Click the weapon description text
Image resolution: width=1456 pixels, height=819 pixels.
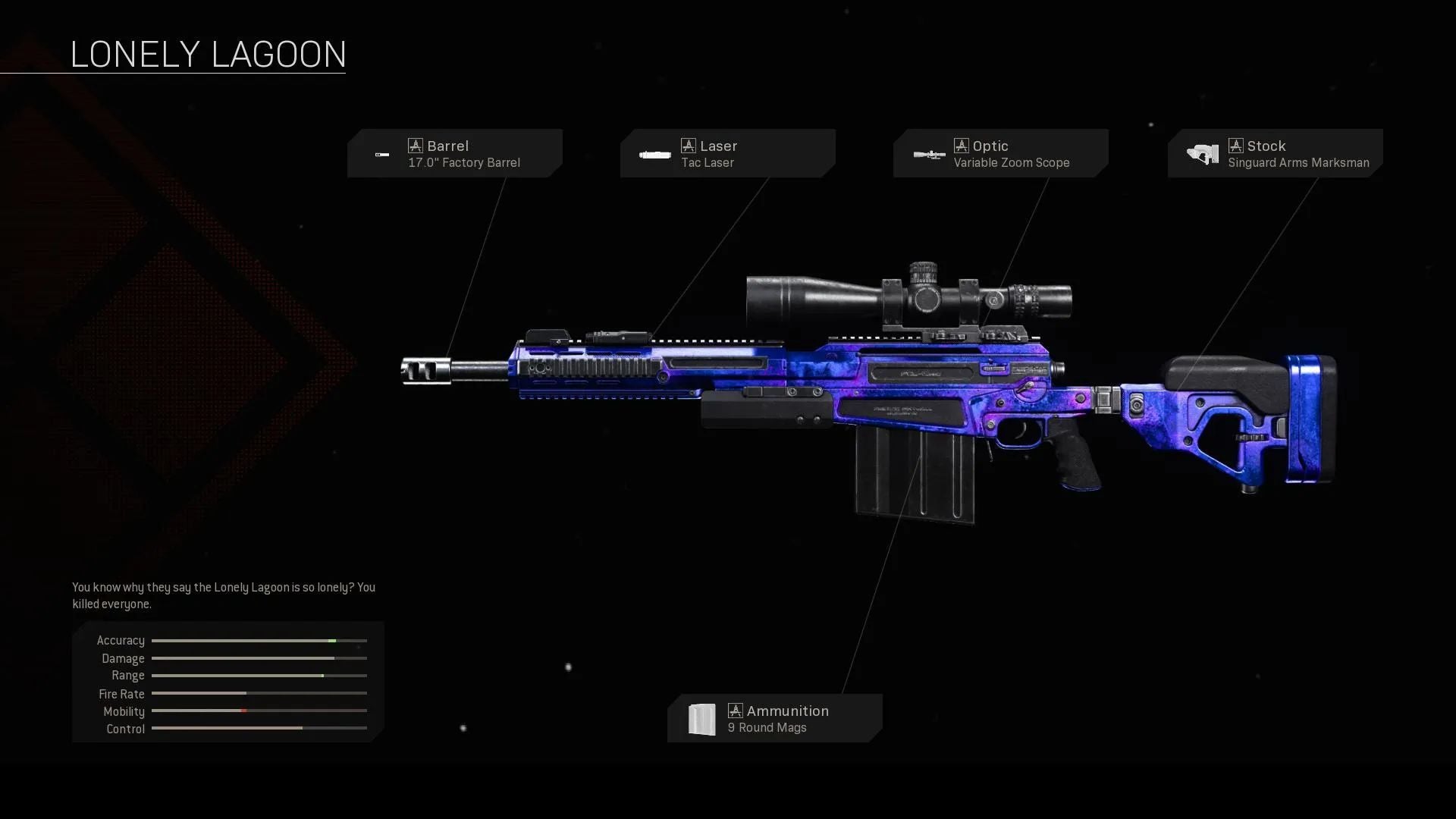(x=224, y=595)
